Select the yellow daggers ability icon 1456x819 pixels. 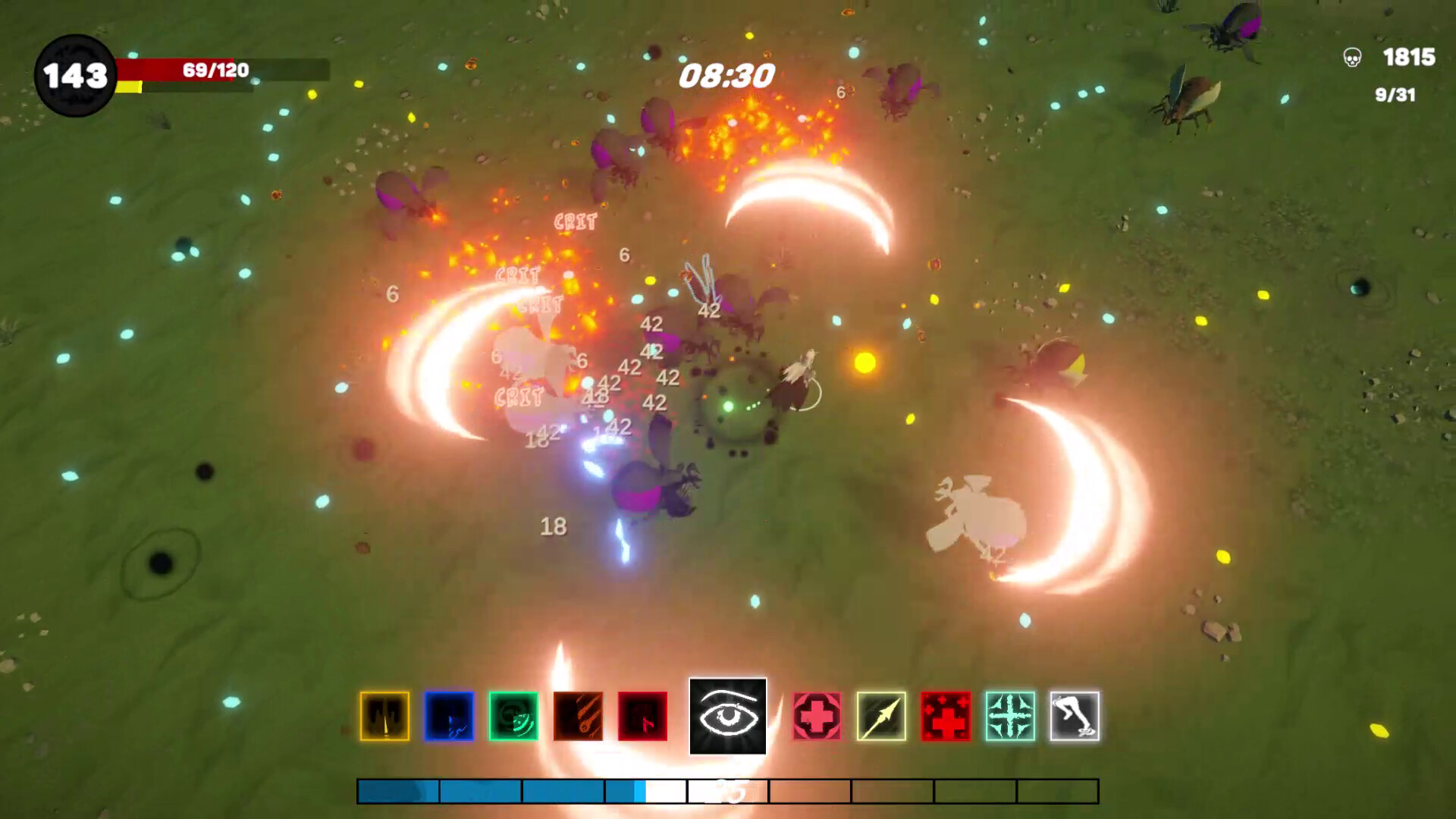coord(387,717)
